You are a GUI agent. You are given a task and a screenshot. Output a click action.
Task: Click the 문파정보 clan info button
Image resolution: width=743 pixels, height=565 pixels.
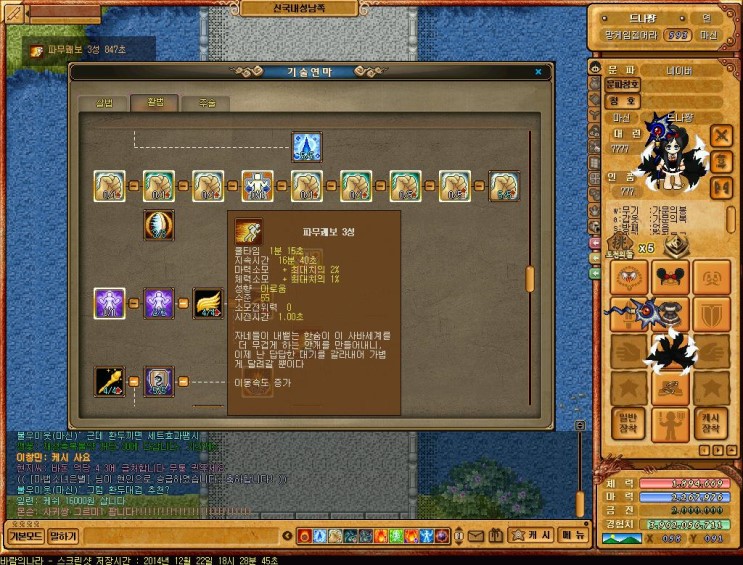tap(623, 86)
